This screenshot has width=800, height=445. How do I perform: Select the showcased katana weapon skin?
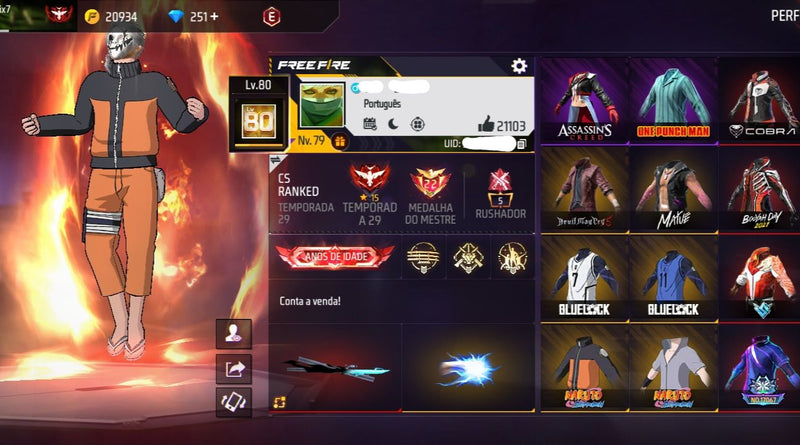[x=335, y=368]
